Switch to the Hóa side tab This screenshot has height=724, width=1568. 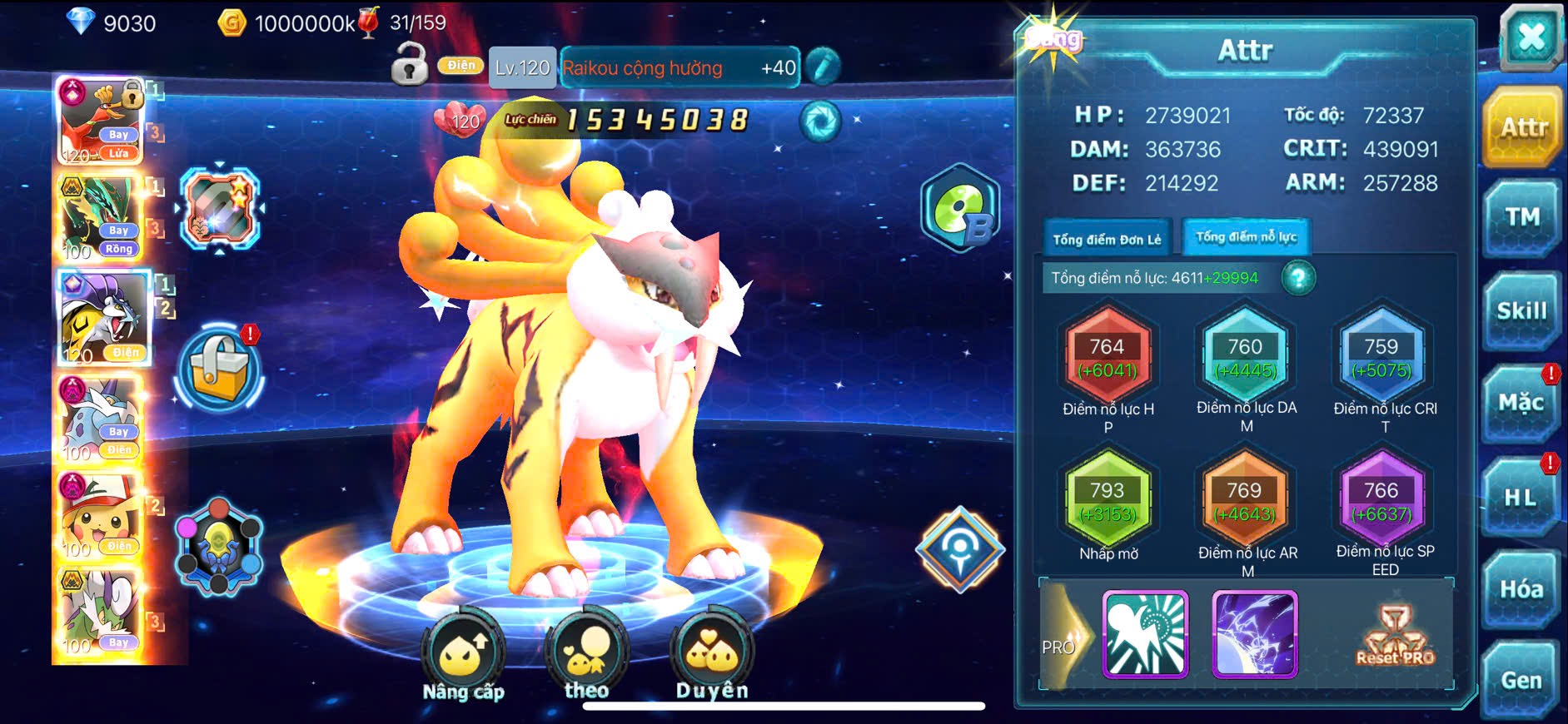click(1522, 589)
